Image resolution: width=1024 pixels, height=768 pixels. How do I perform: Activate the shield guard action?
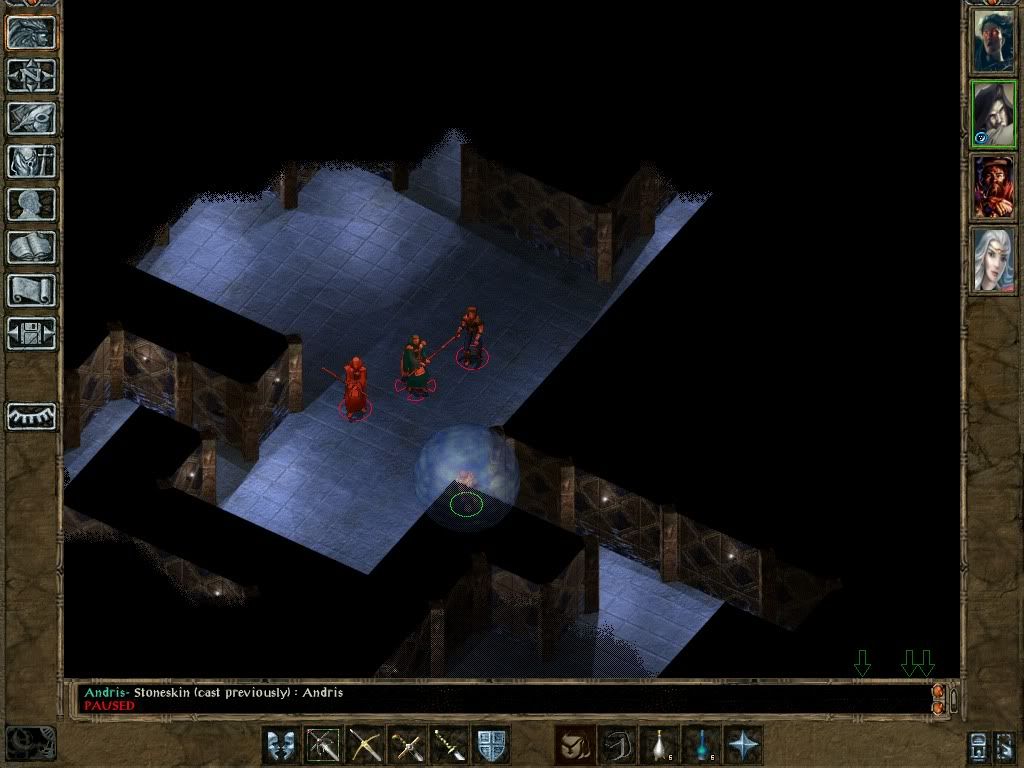490,746
